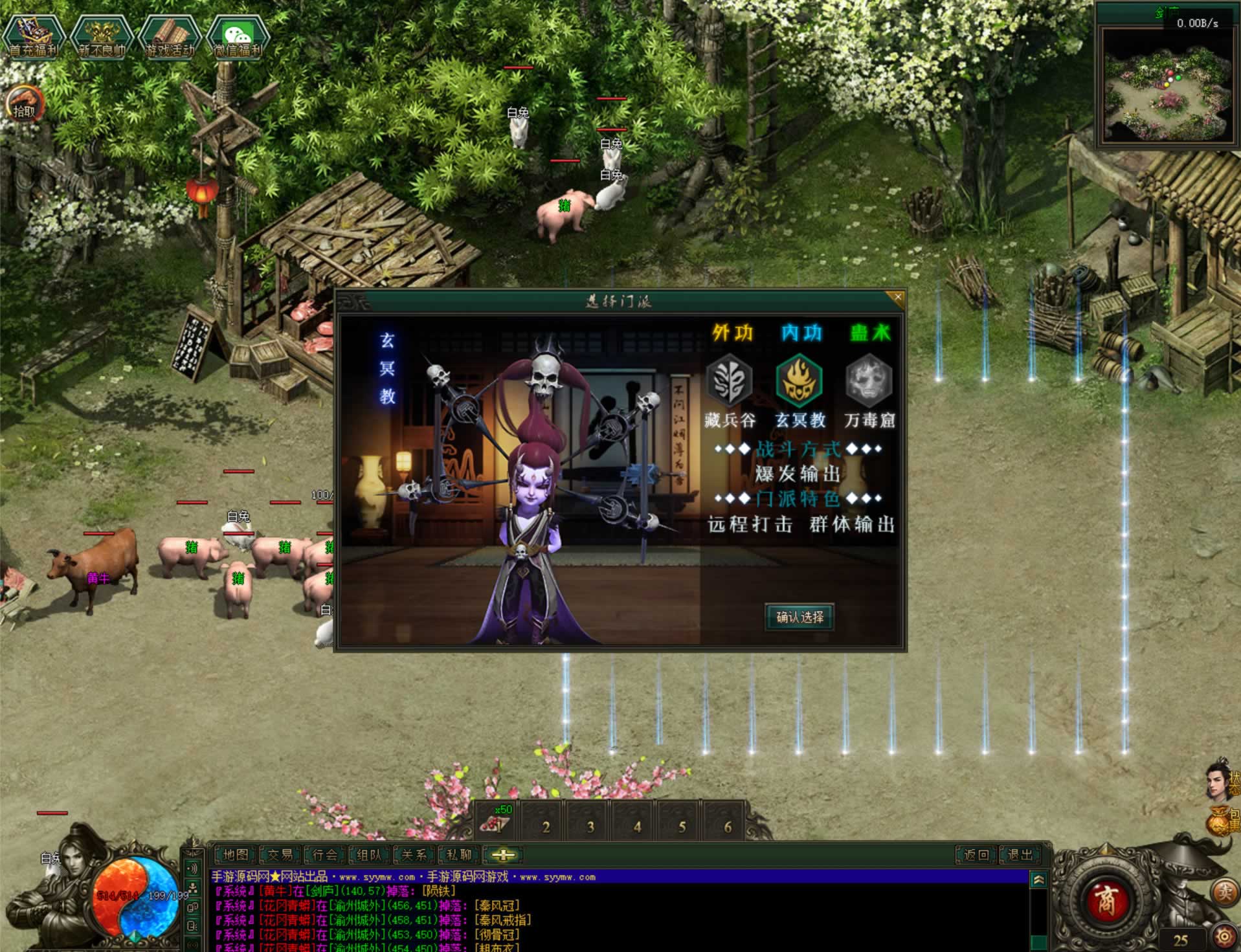Image resolution: width=1241 pixels, height=952 pixels.
Task: Open the 交易 trade menu
Action: (280, 855)
